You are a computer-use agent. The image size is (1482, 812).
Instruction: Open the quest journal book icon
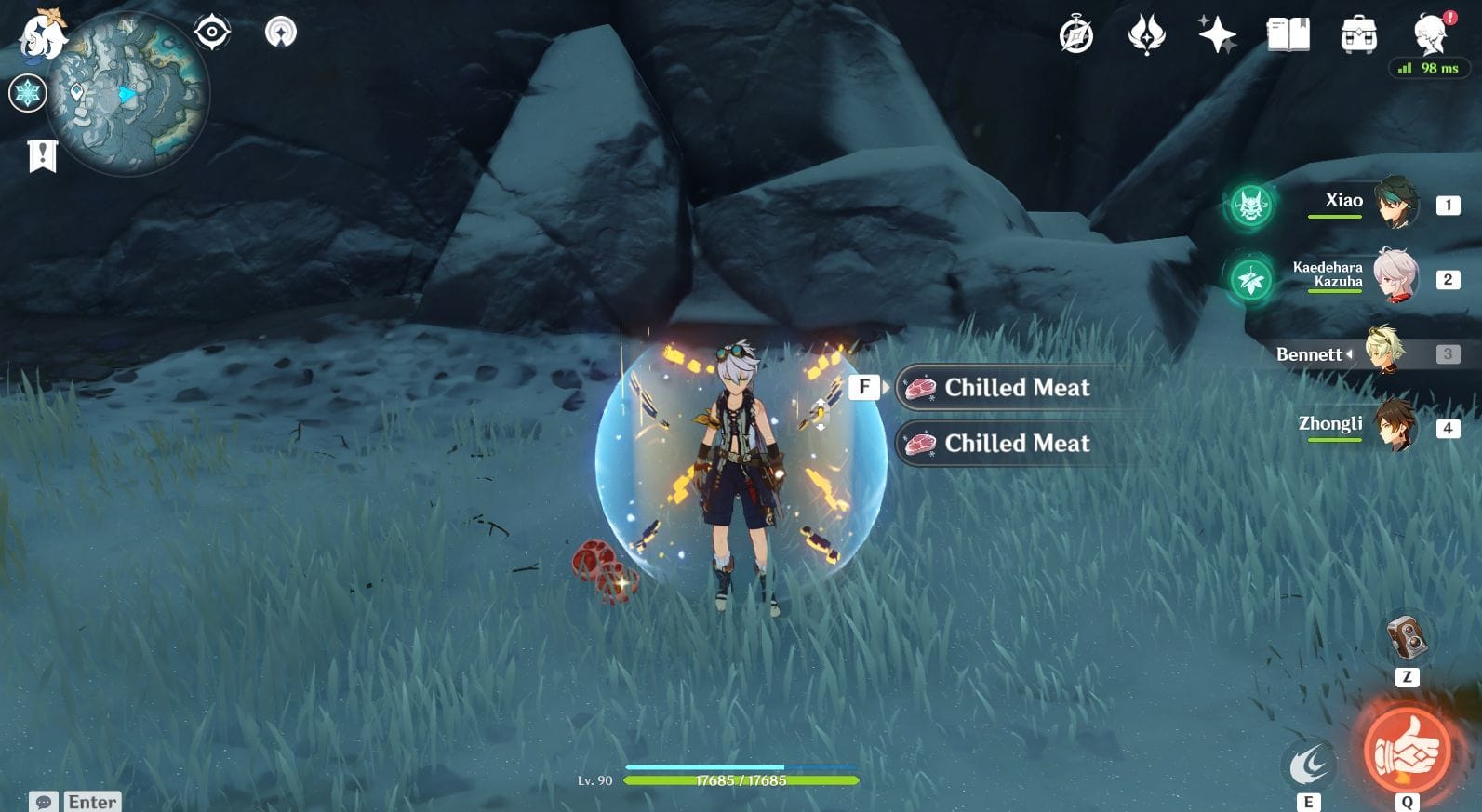tap(1288, 35)
